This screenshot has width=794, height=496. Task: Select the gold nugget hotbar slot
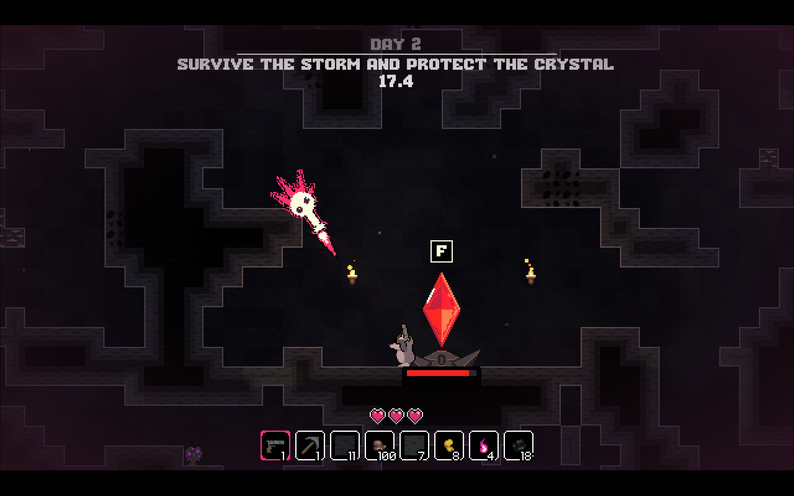[x=449, y=445]
